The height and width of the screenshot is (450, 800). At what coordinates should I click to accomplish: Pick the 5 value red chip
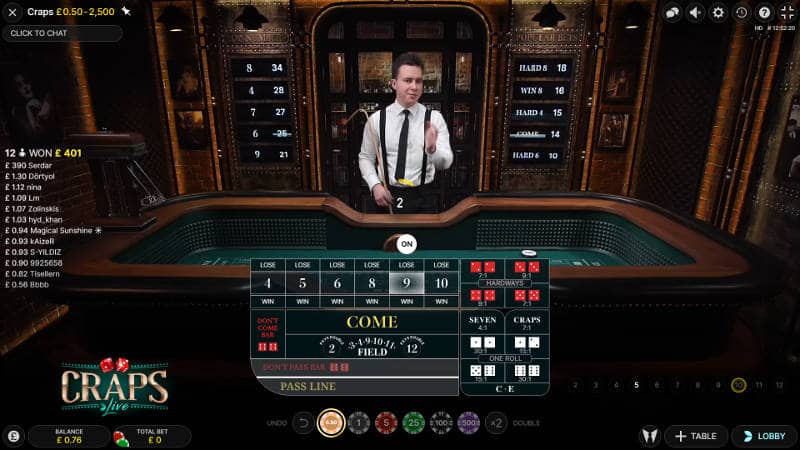387,423
